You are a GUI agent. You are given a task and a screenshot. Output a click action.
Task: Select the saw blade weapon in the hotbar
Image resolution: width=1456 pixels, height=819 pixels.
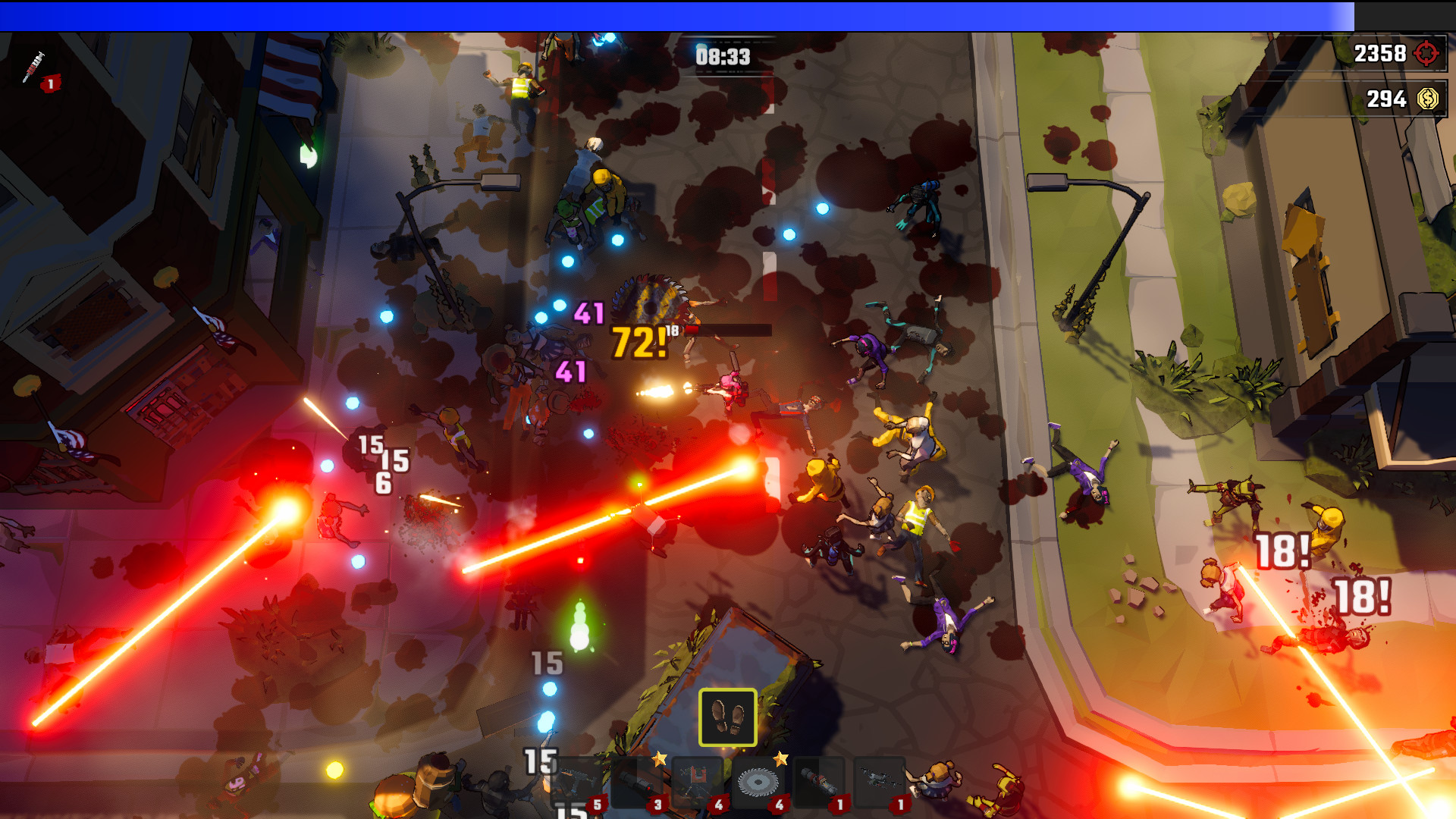pyautogui.click(x=758, y=783)
